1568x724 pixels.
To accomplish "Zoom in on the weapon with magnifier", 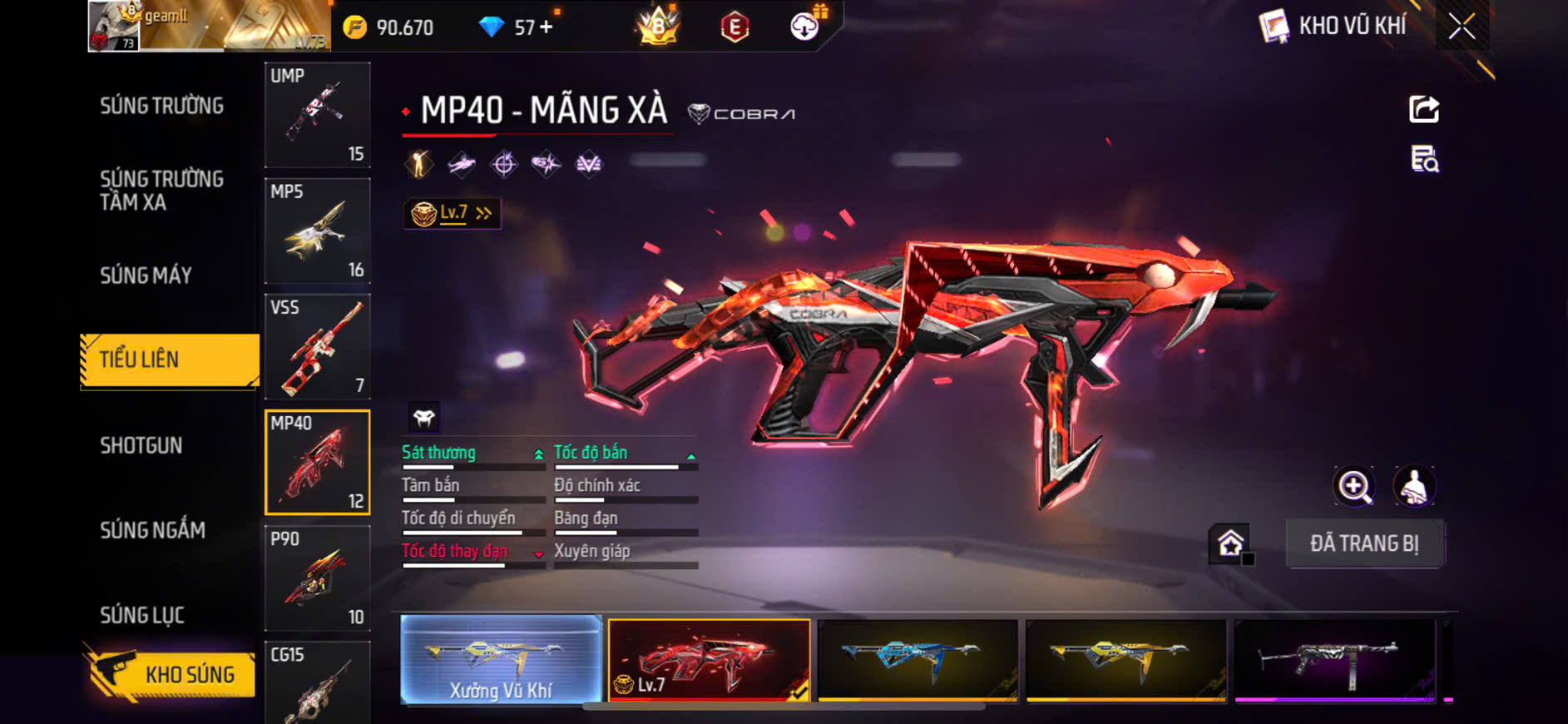I will pyautogui.click(x=1354, y=486).
